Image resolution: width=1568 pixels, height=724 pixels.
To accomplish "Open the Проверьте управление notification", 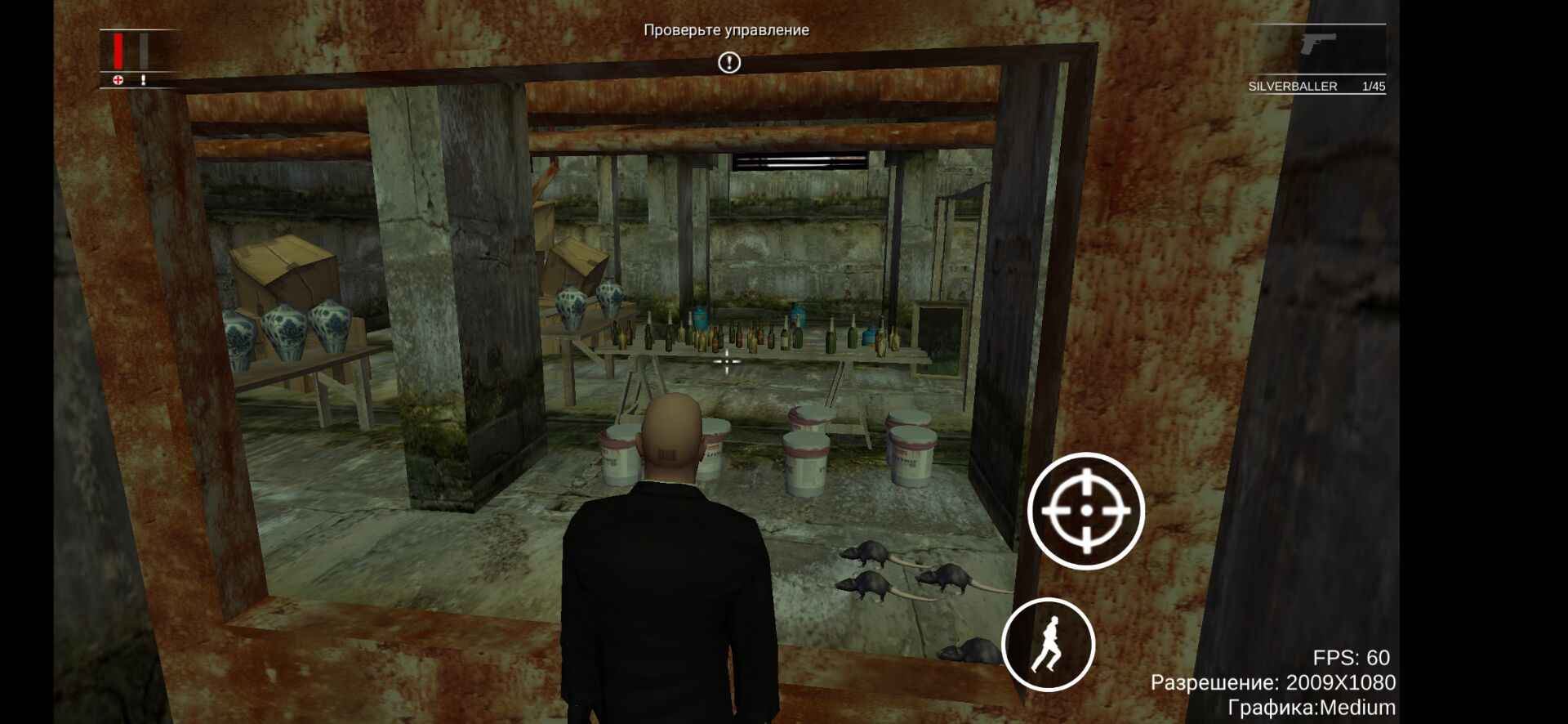I will click(725, 31).
